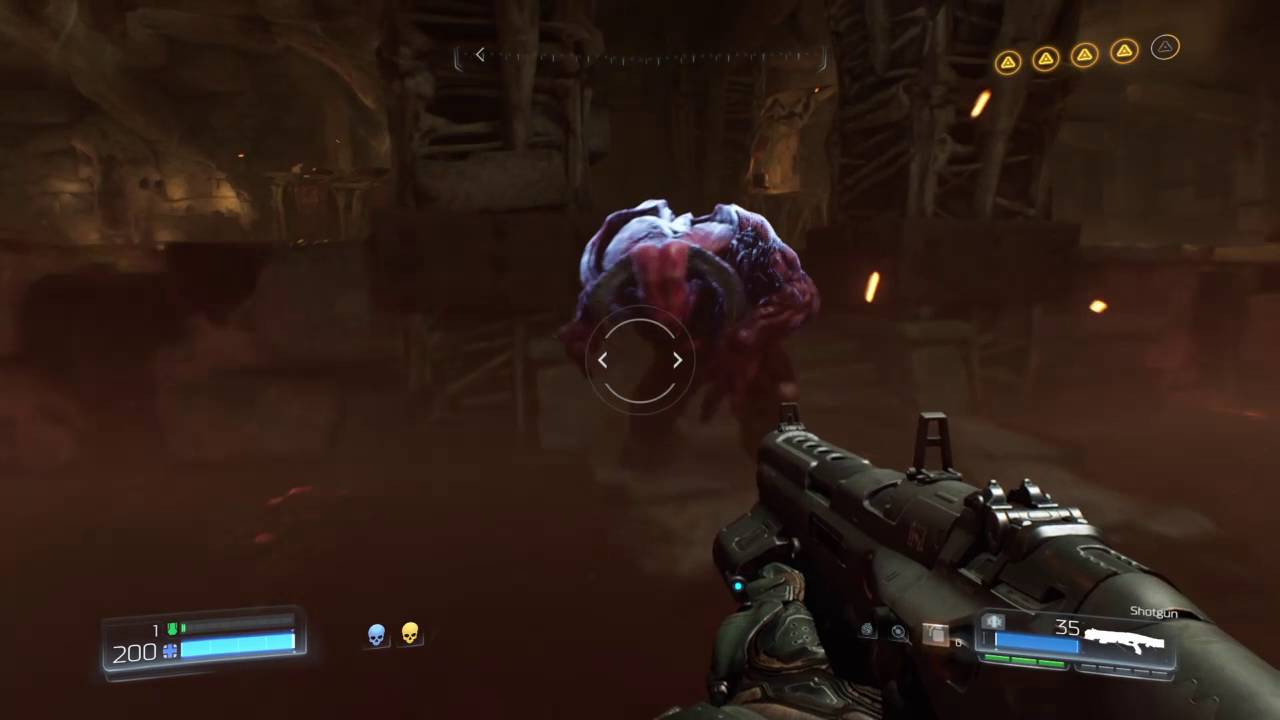This screenshot has width=1280, height=720.
Task: Select the yellow skull key icon
Action: 409,633
